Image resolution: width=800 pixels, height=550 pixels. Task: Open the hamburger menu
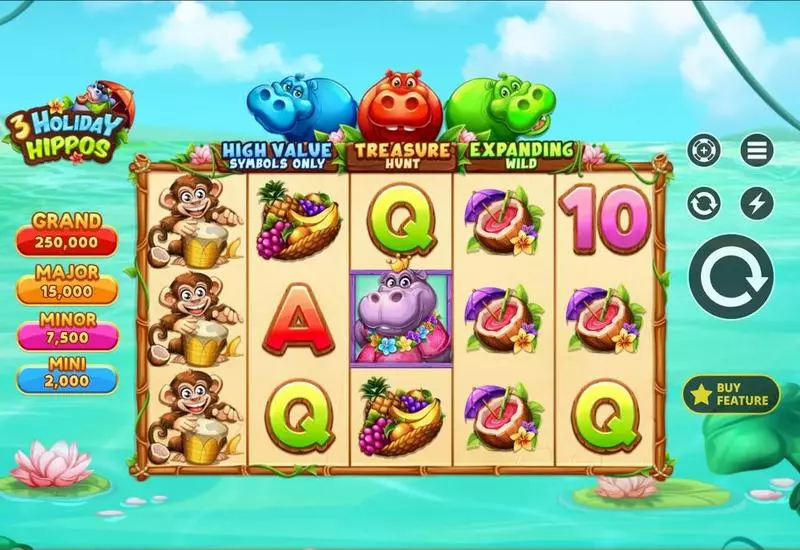pos(757,151)
